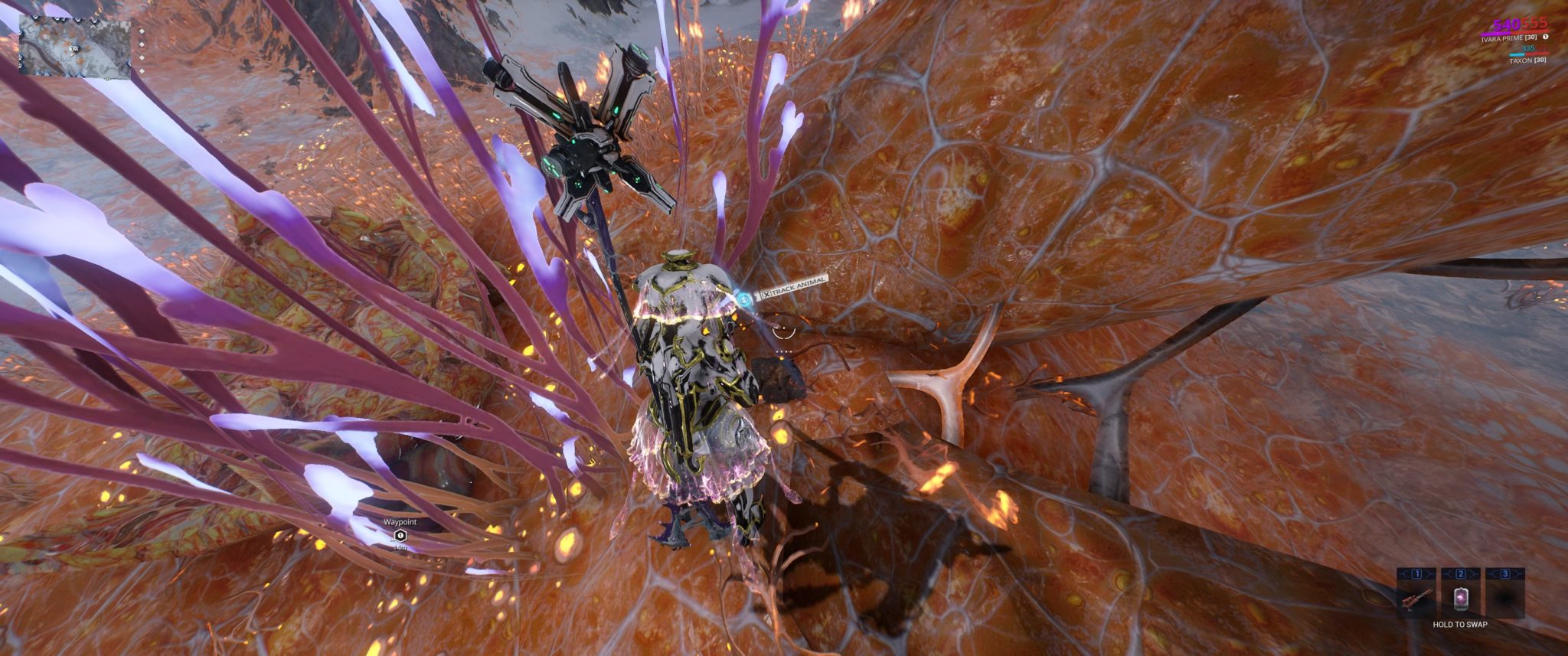Select the pheromone item icon in gear slot 2
1568x656 pixels.
pos(1461,599)
